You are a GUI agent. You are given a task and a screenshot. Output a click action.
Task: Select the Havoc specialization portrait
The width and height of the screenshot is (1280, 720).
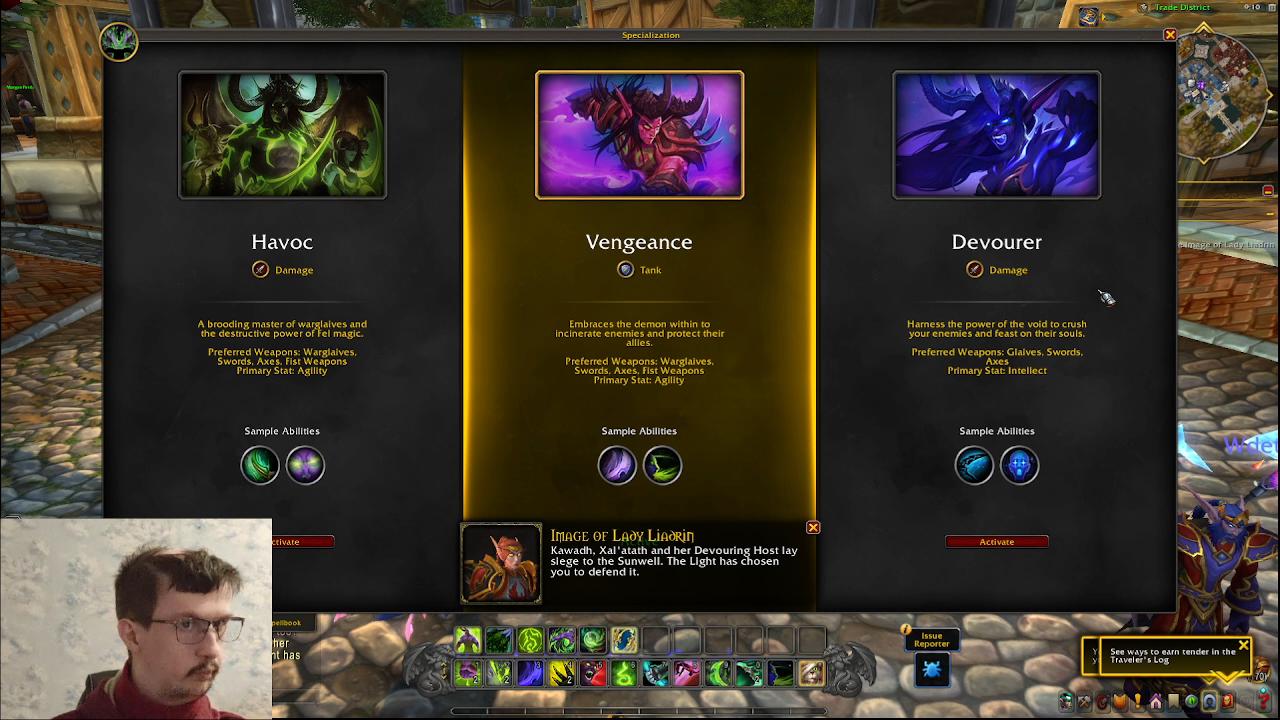282,135
